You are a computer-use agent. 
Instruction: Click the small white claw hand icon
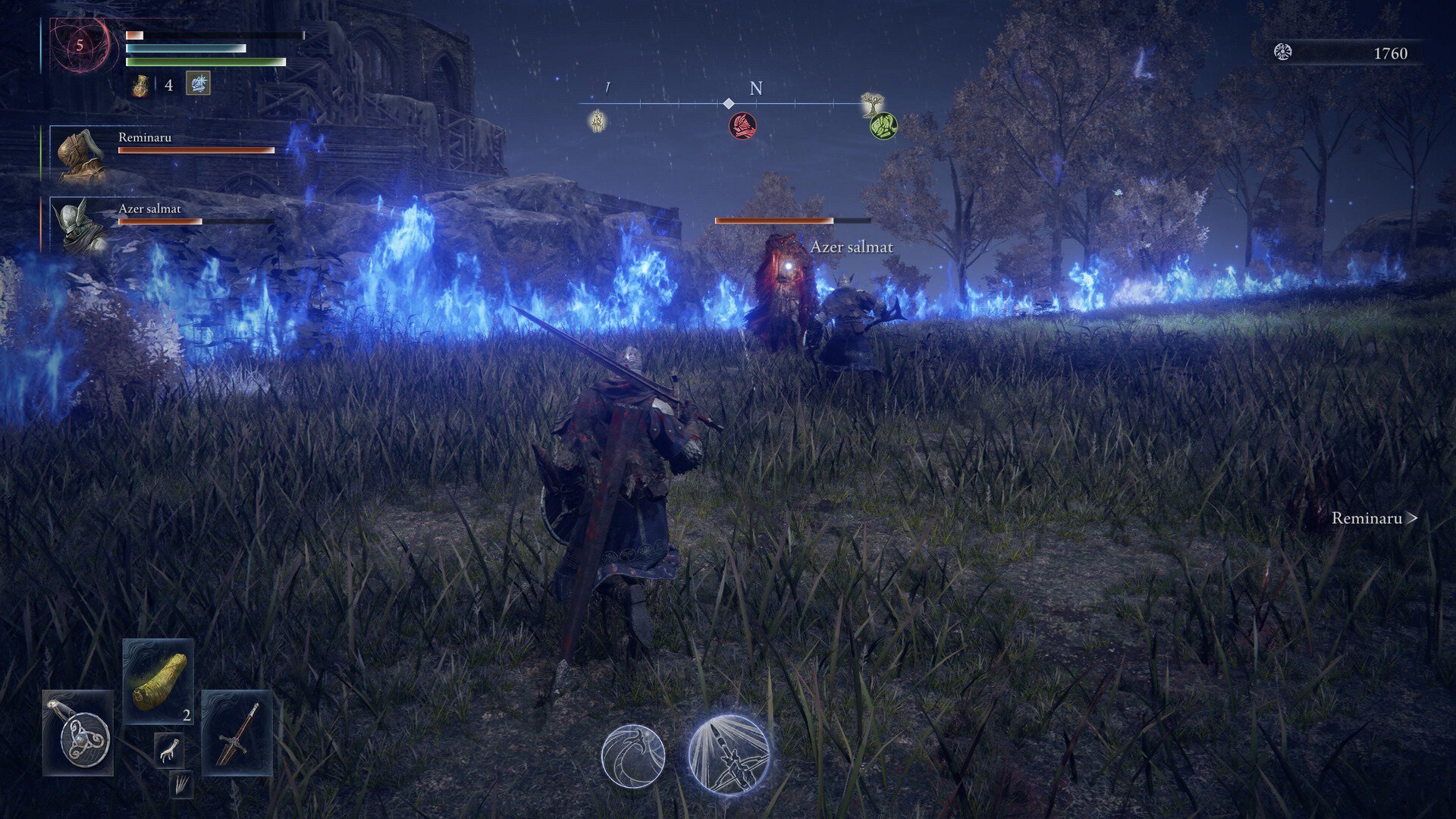click(168, 750)
